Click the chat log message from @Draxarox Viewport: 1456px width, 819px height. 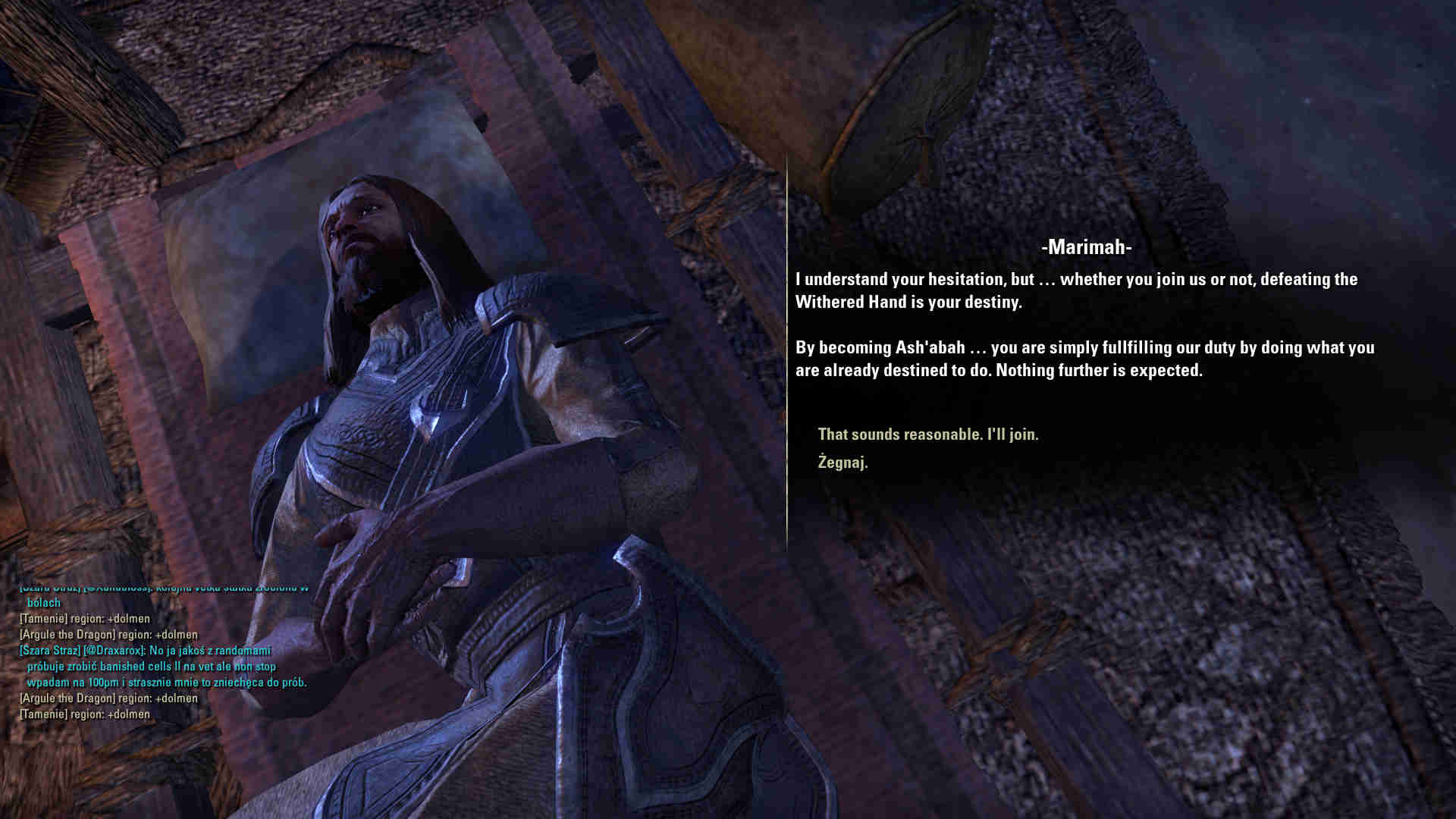tap(163, 667)
